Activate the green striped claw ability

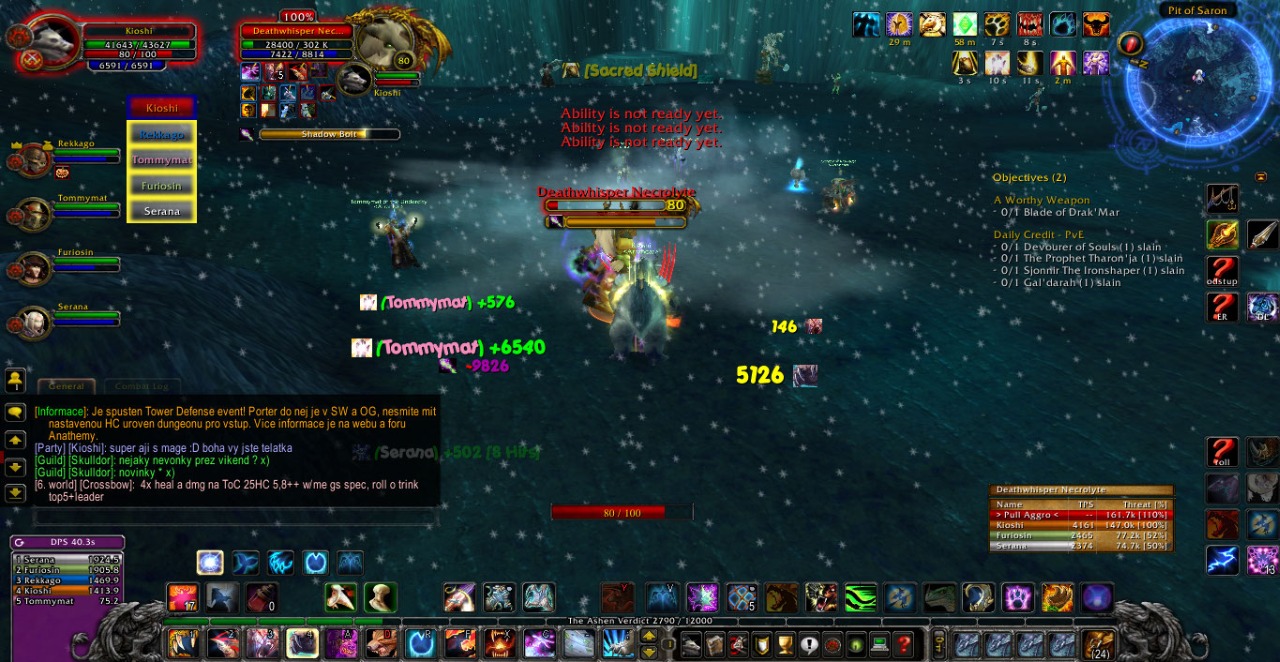[x=860, y=598]
